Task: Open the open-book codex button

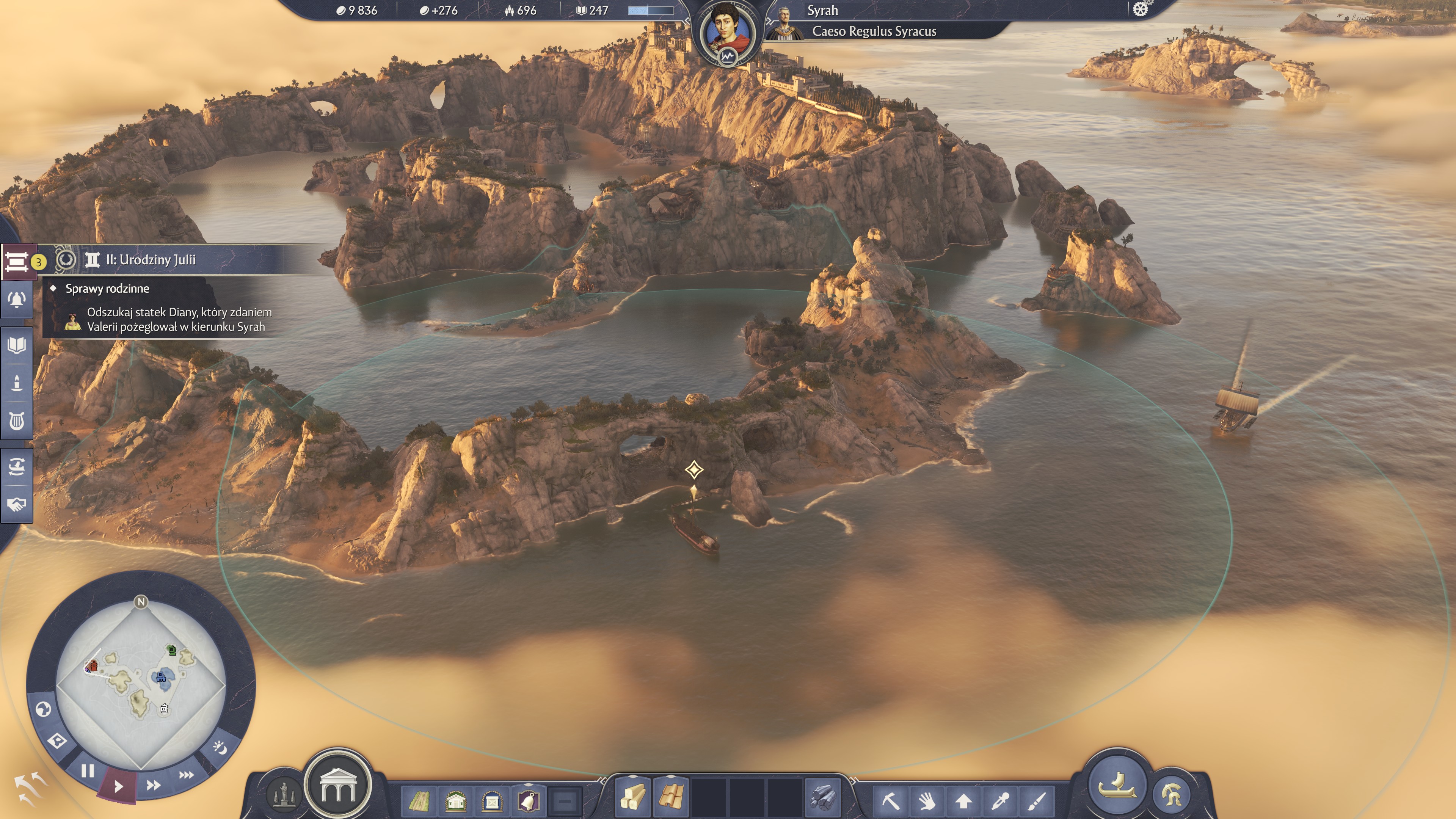Action: [x=17, y=345]
